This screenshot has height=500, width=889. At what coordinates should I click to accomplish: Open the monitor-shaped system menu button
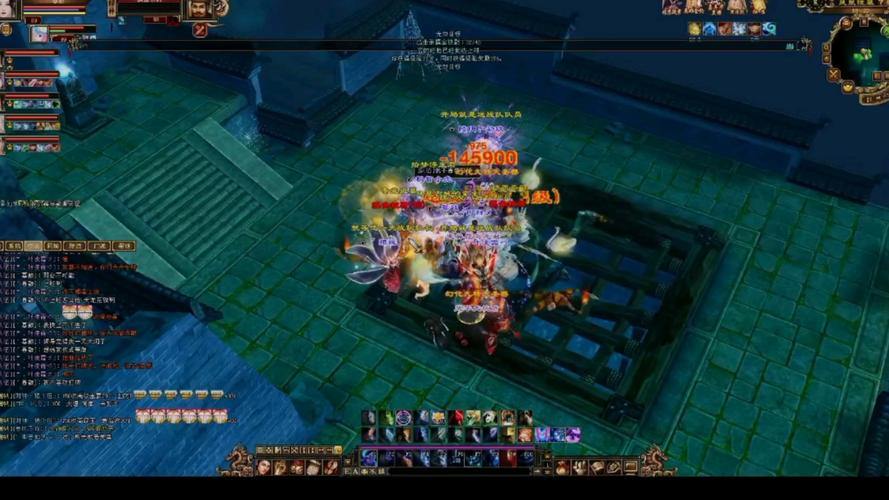click(631, 467)
